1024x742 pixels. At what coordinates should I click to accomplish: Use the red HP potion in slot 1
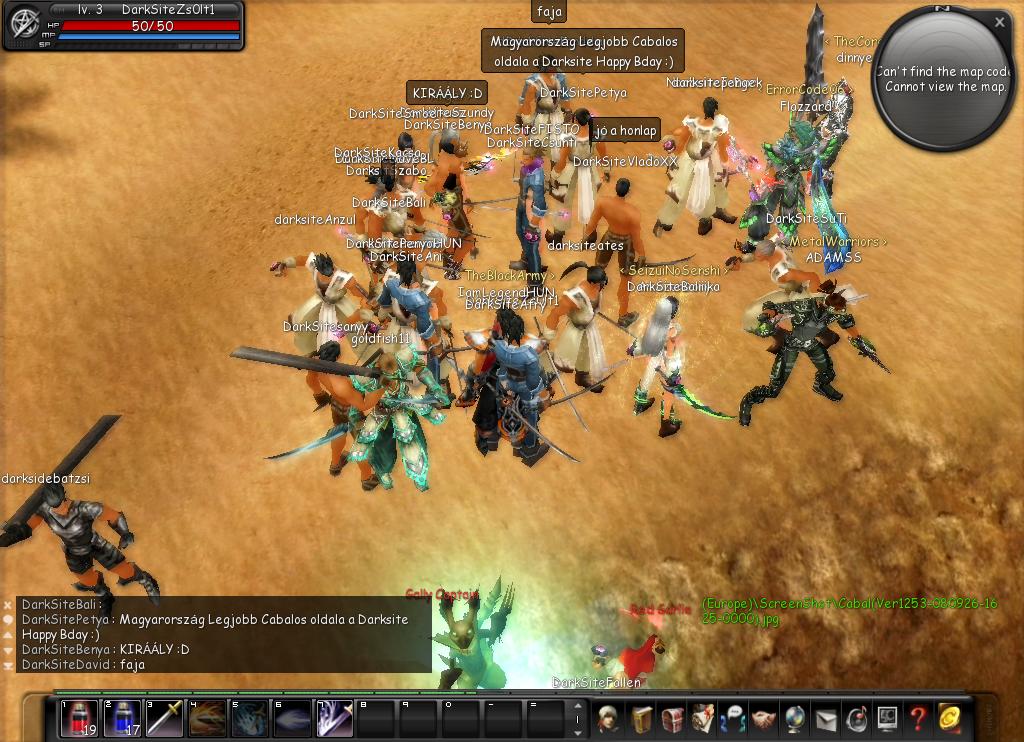80,717
